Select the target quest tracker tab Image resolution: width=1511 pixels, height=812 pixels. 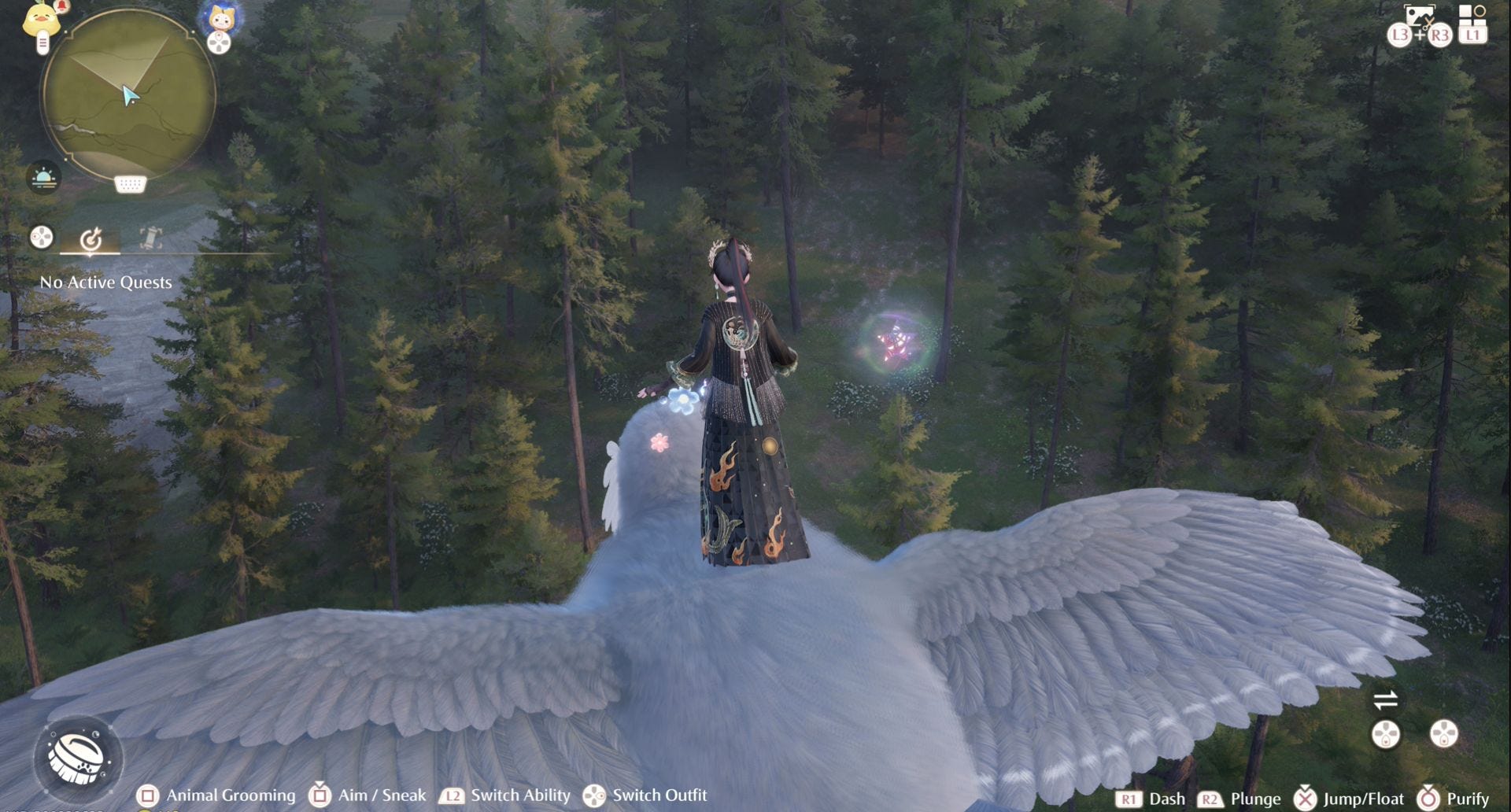point(91,238)
